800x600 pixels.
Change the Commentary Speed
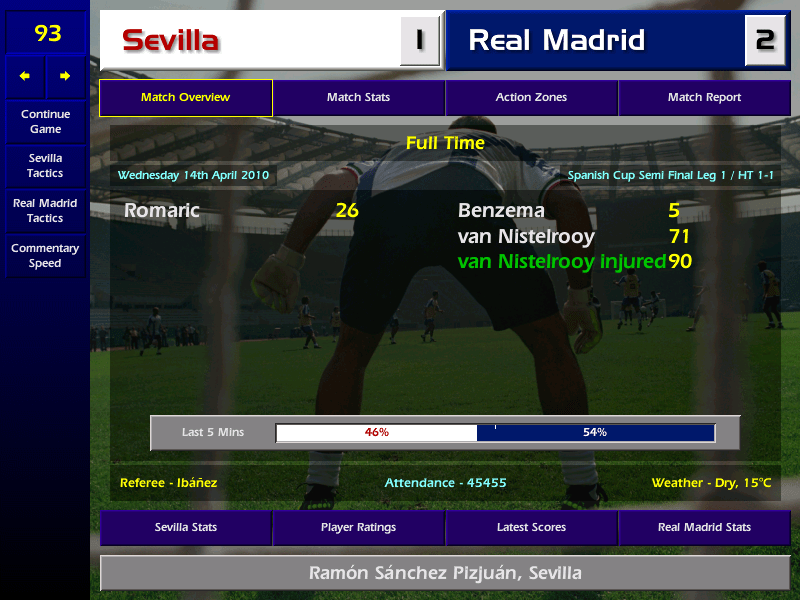pyautogui.click(x=45, y=256)
